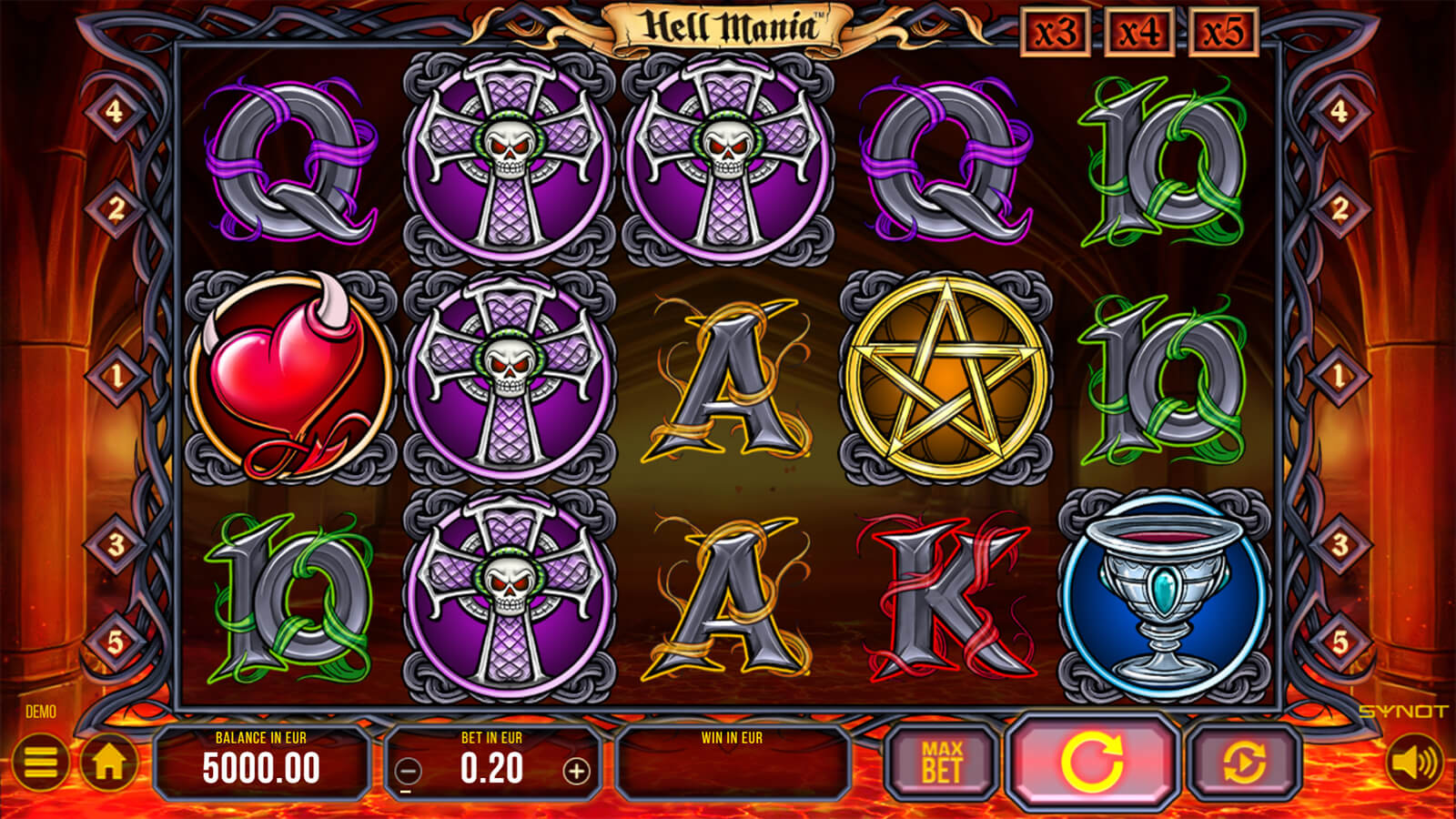Go to the home screen
This screenshot has width=1456, height=819.
point(110,763)
